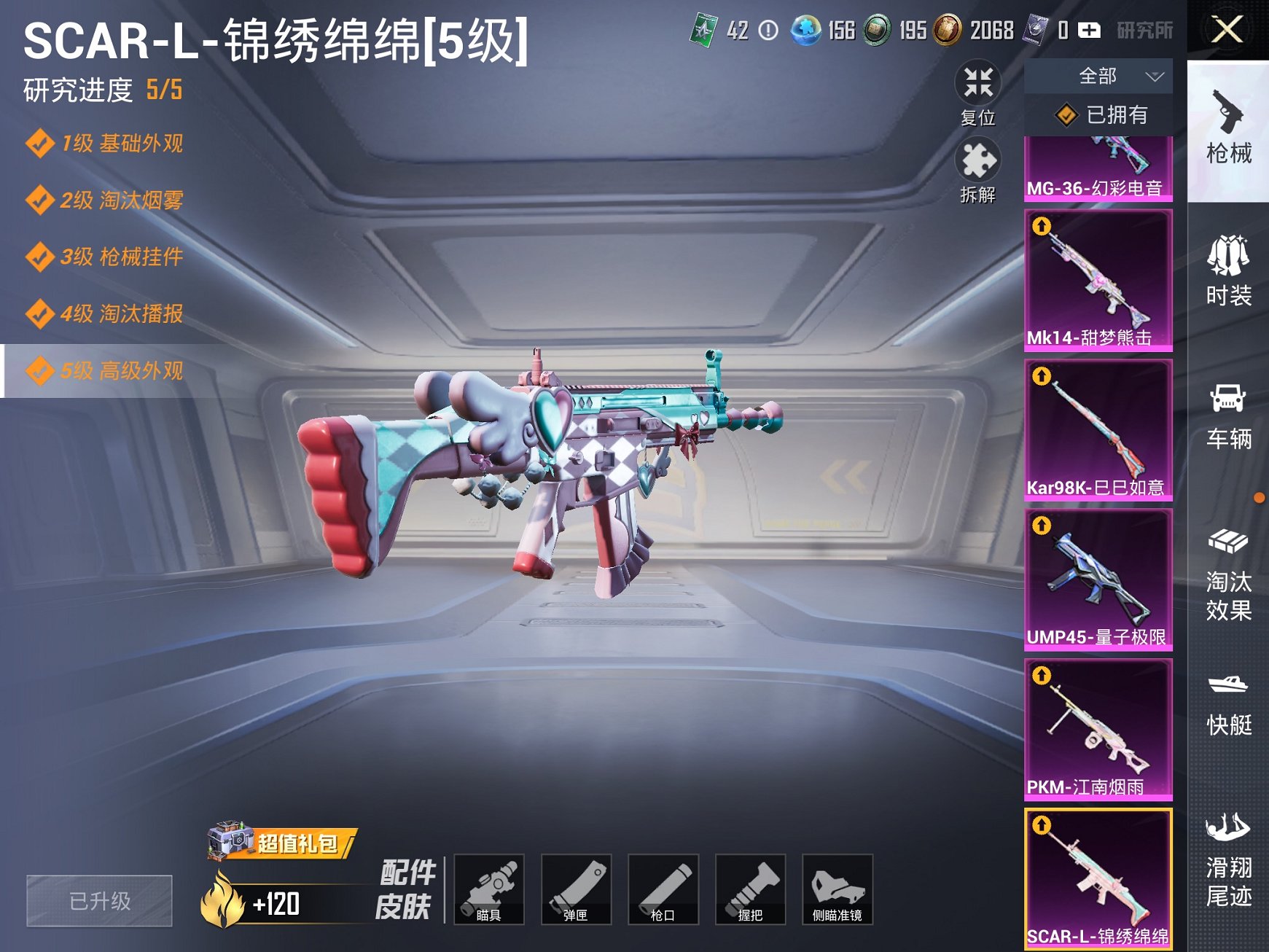Select the 侧瞄准镜 side scope icon
The width and height of the screenshot is (1269, 952).
pyautogui.click(x=837, y=886)
